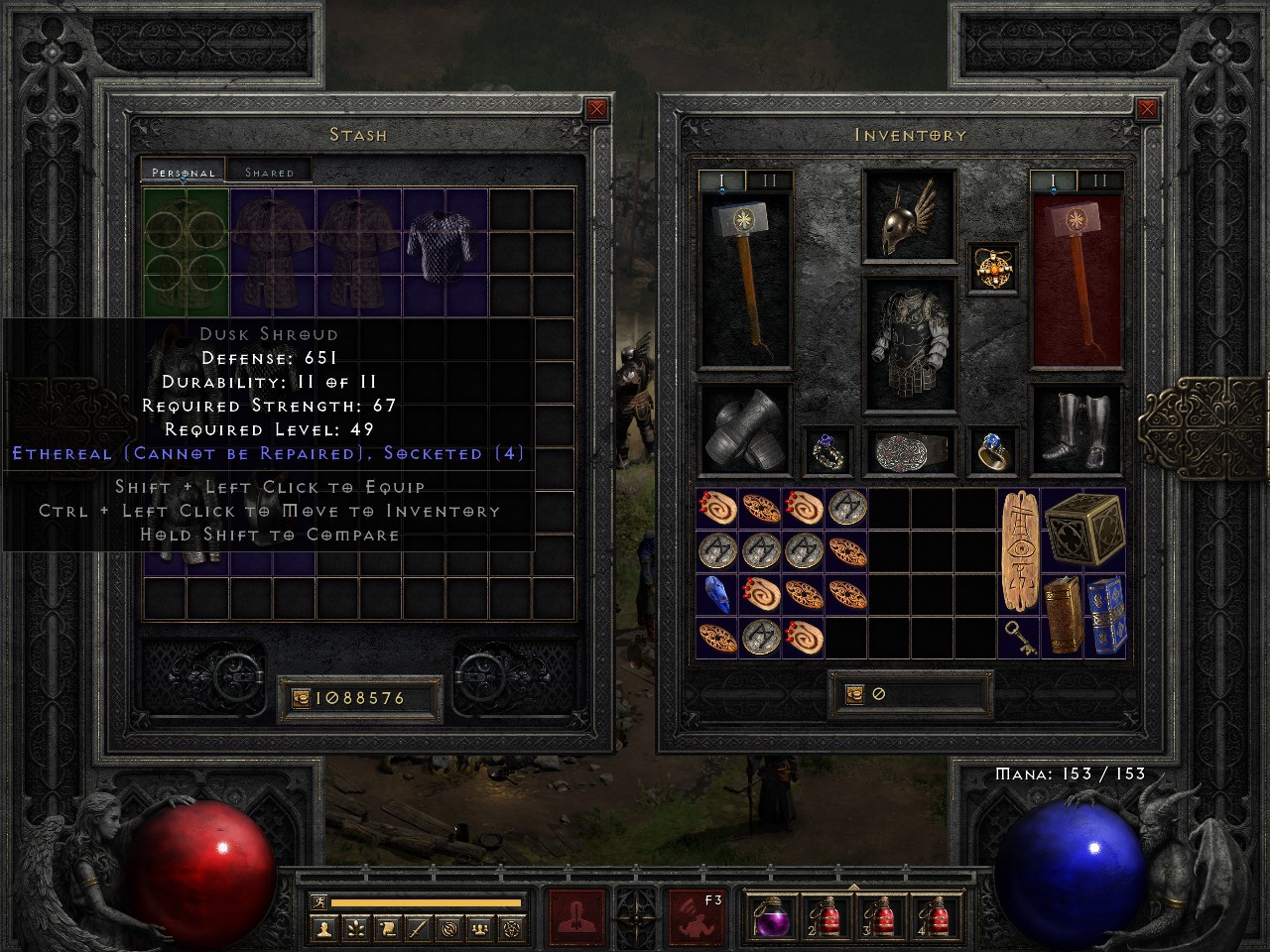Click the inventory gold button showing zero
The height and width of the screenshot is (952, 1270).
[x=911, y=692]
